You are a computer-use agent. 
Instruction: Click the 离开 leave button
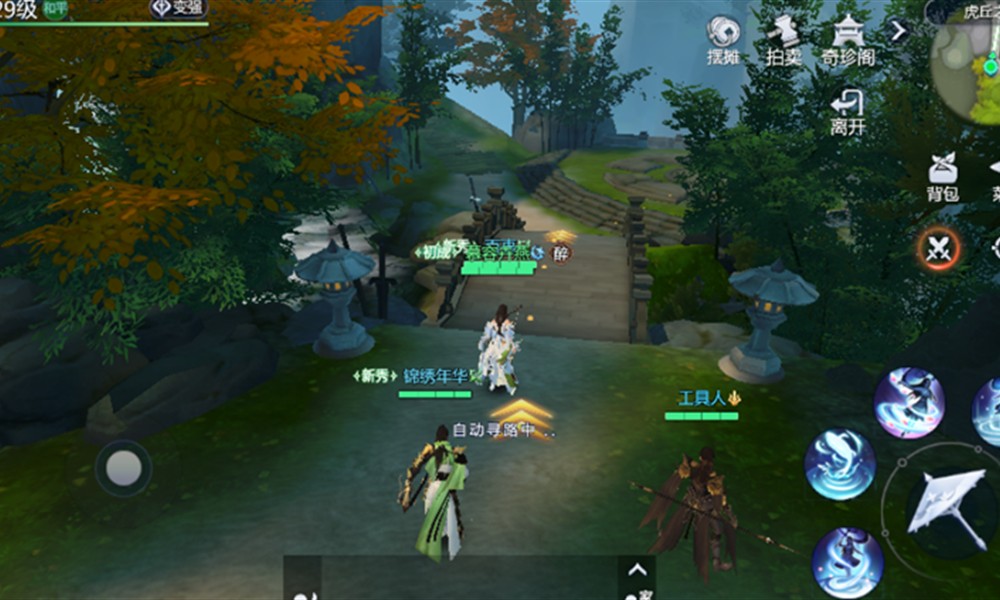[x=848, y=111]
